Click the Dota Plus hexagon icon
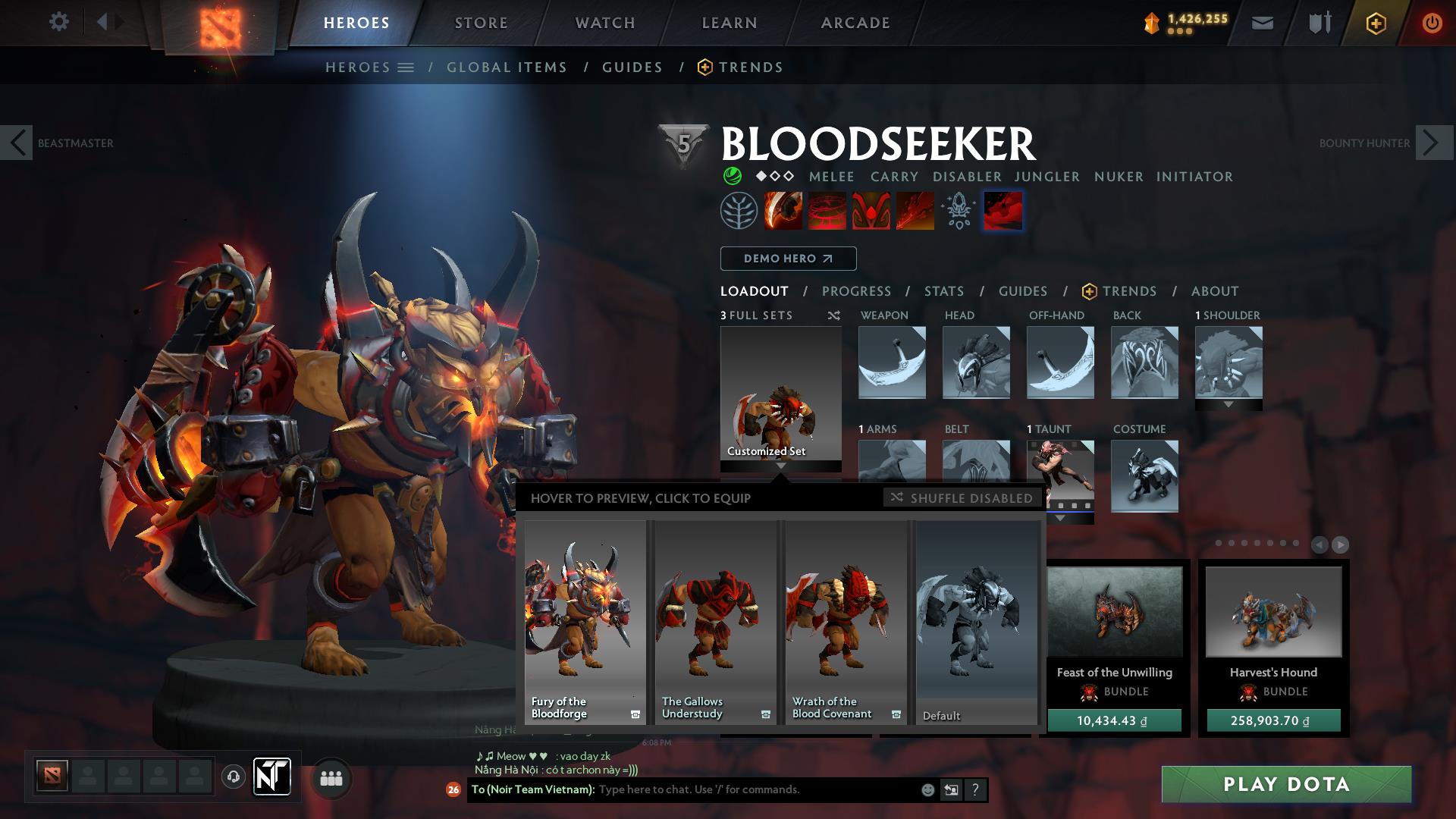Image resolution: width=1456 pixels, height=819 pixels. click(x=1377, y=22)
